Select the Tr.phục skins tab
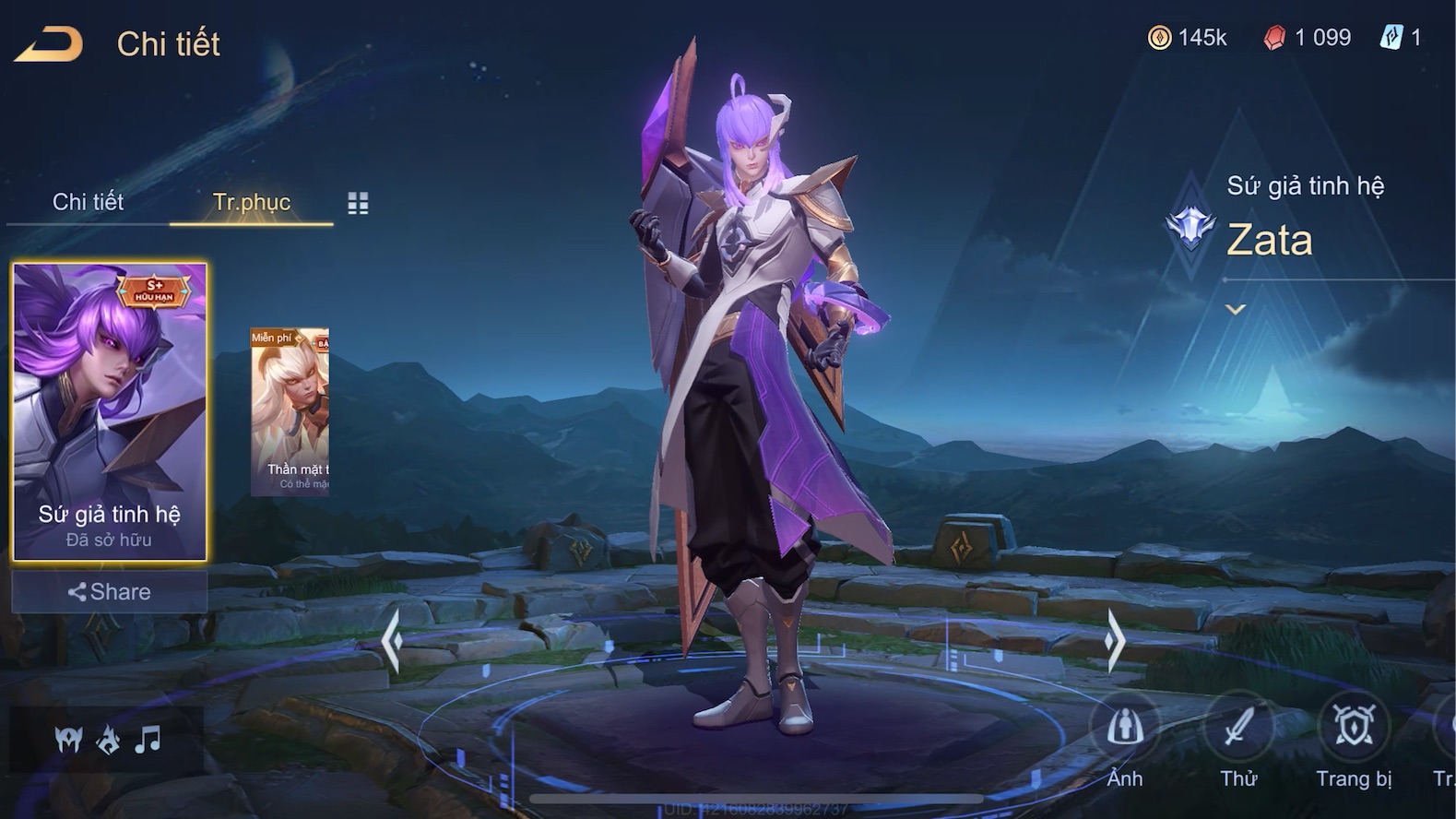The width and height of the screenshot is (1456, 819). pos(251,202)
